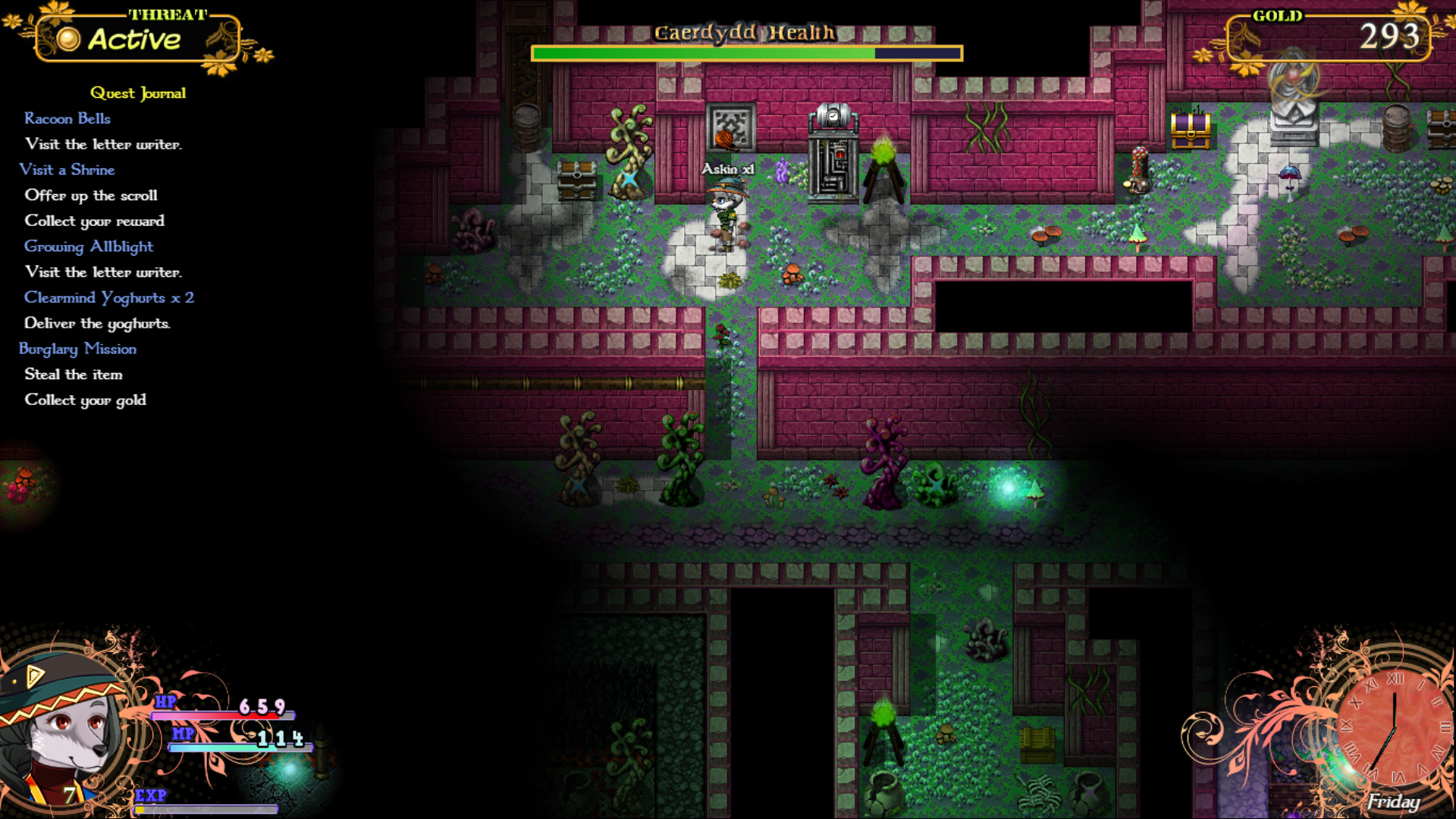
Task: Toggle the Growing Allblight quest
Action: [x=89, y=246]
